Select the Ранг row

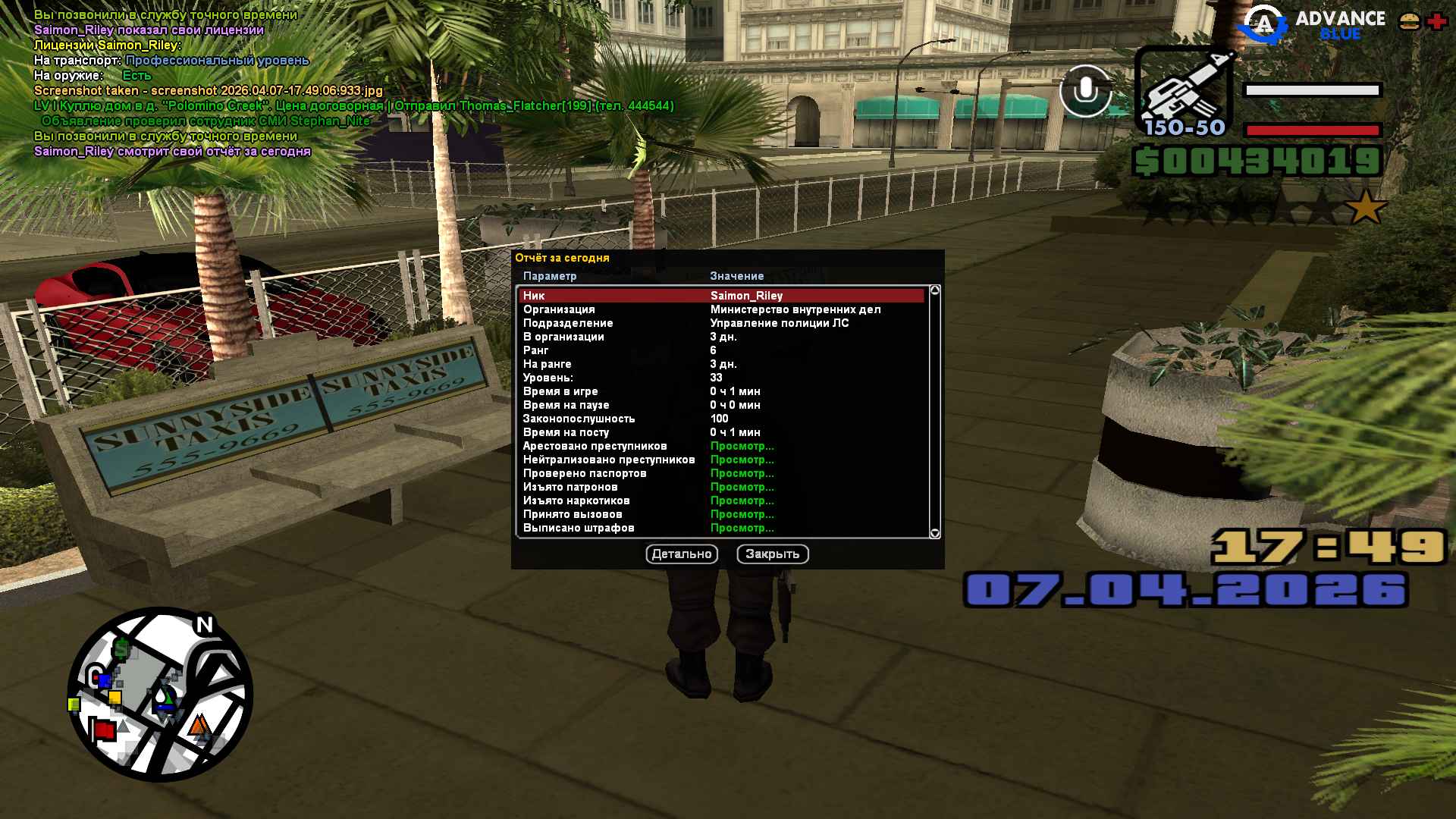click(x=720, y=350)
